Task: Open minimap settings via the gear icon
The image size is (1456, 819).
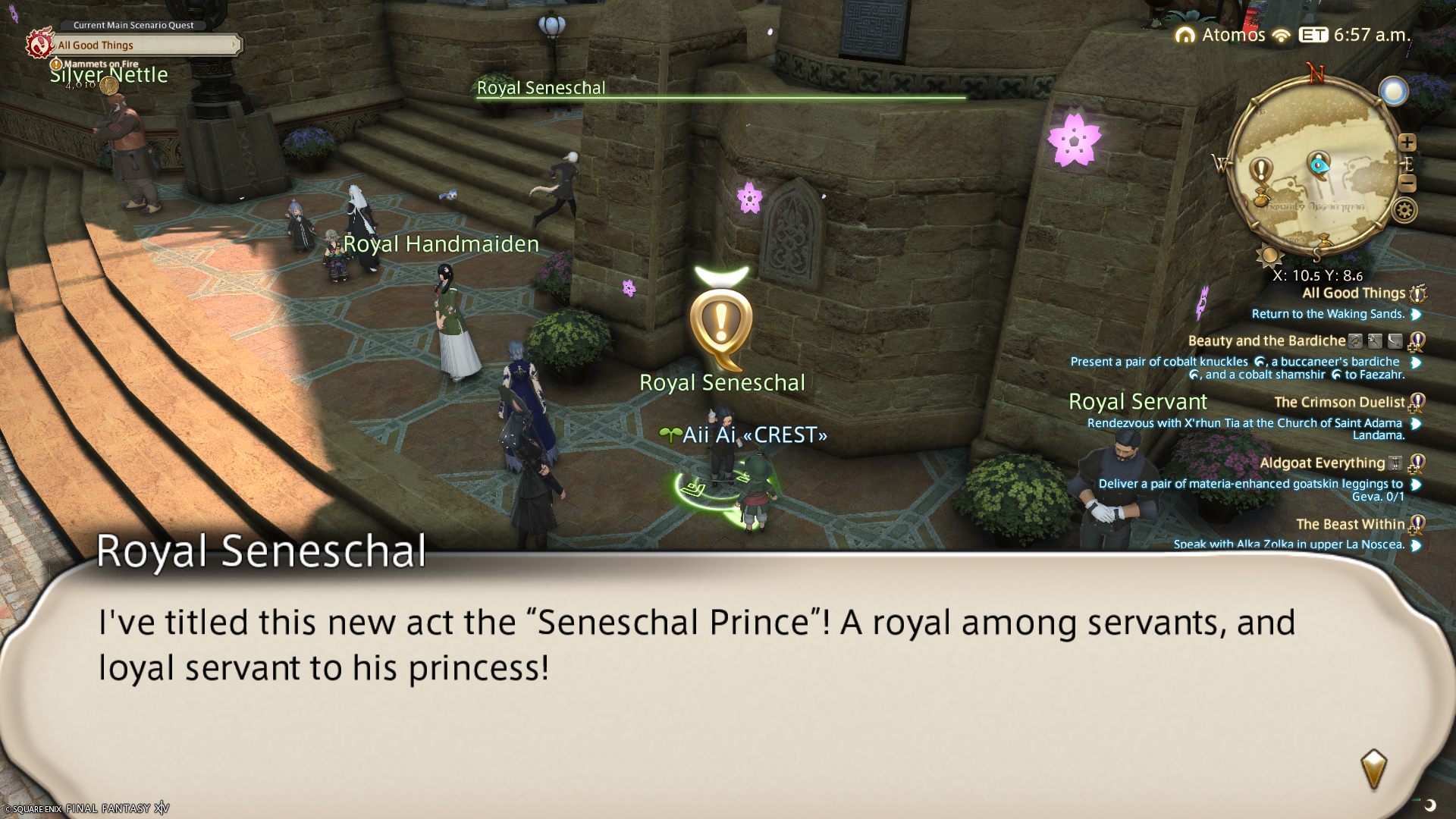Action: [x=1404, y=210]
